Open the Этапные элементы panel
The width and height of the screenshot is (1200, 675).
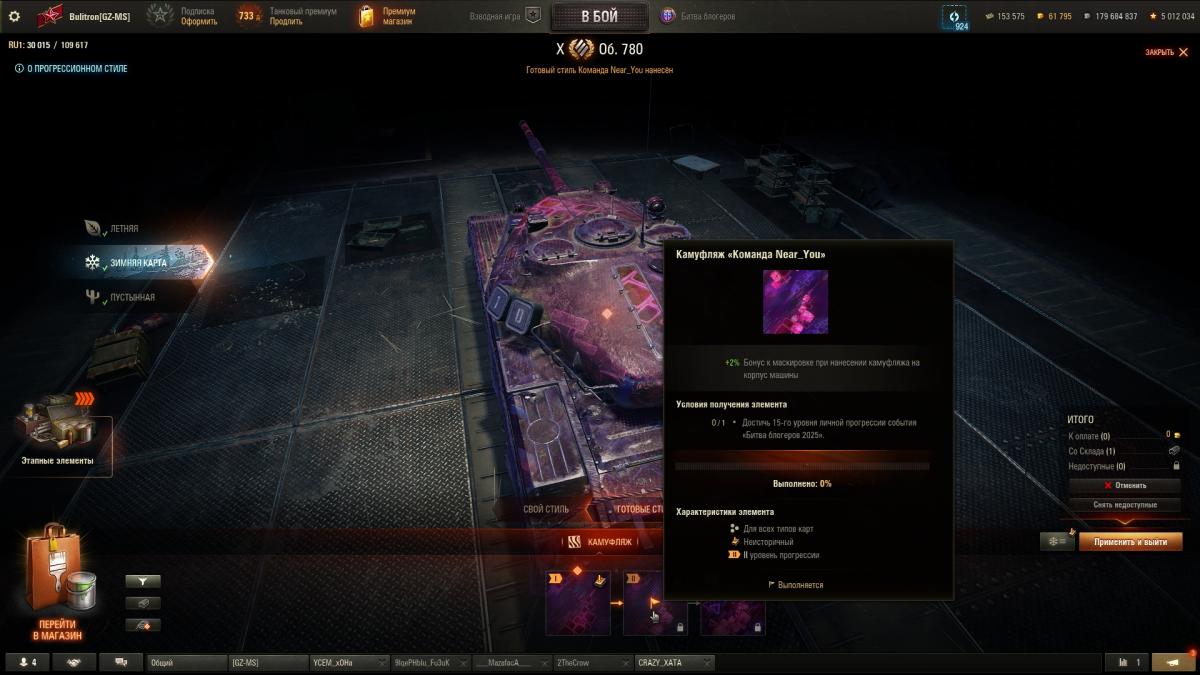tap(58, 438)
